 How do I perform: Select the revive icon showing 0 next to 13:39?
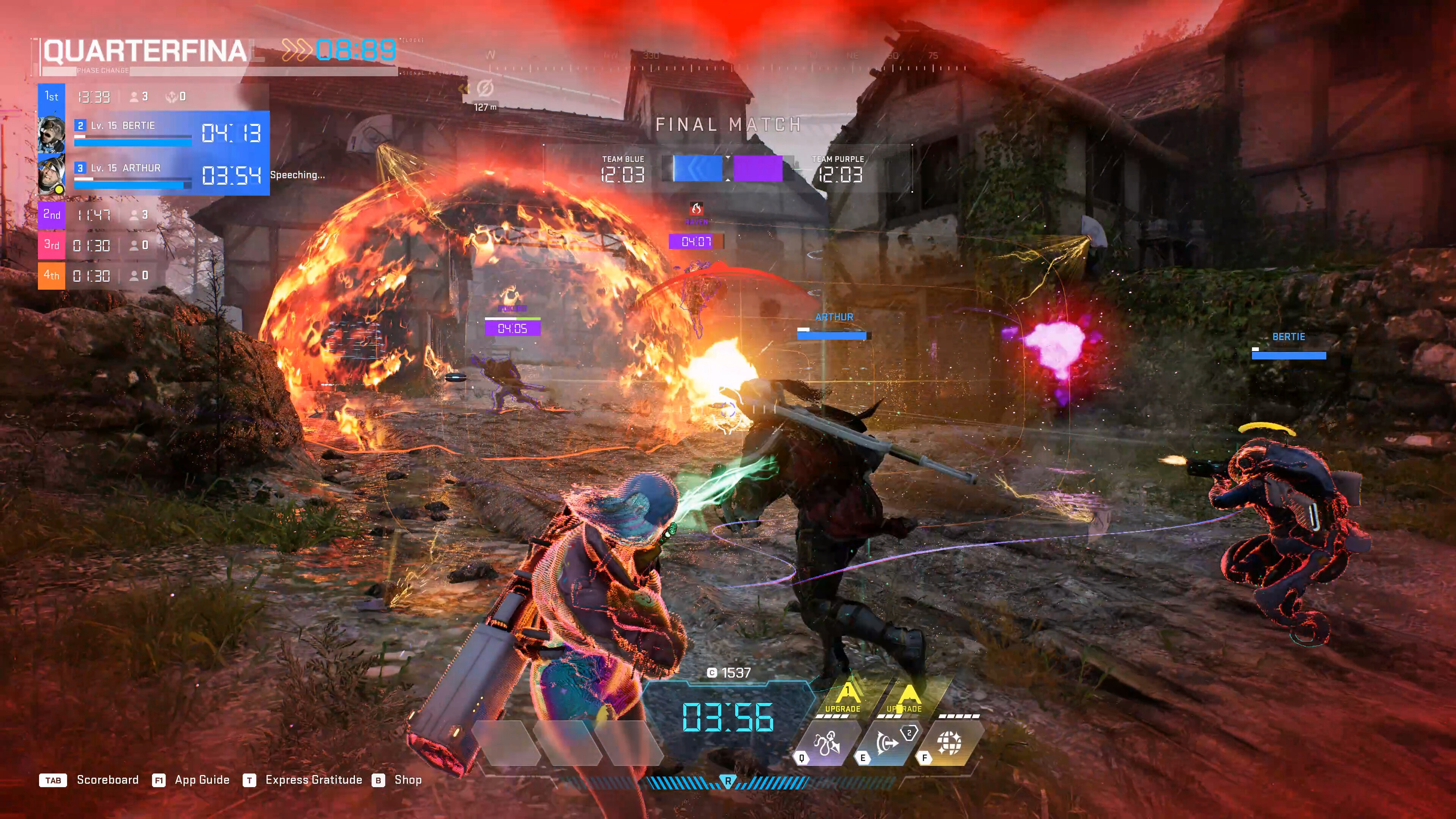[x=173, y=96]
